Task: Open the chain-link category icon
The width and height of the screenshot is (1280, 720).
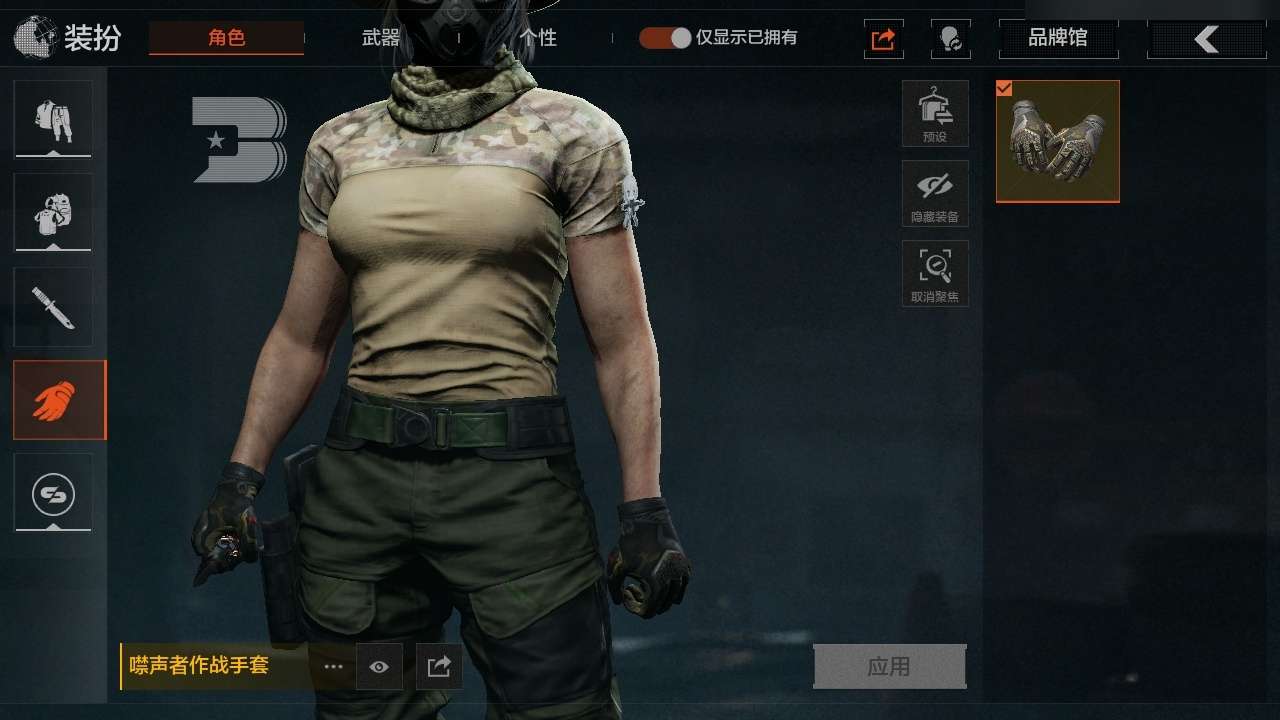Action: click(x=53, y=492)
